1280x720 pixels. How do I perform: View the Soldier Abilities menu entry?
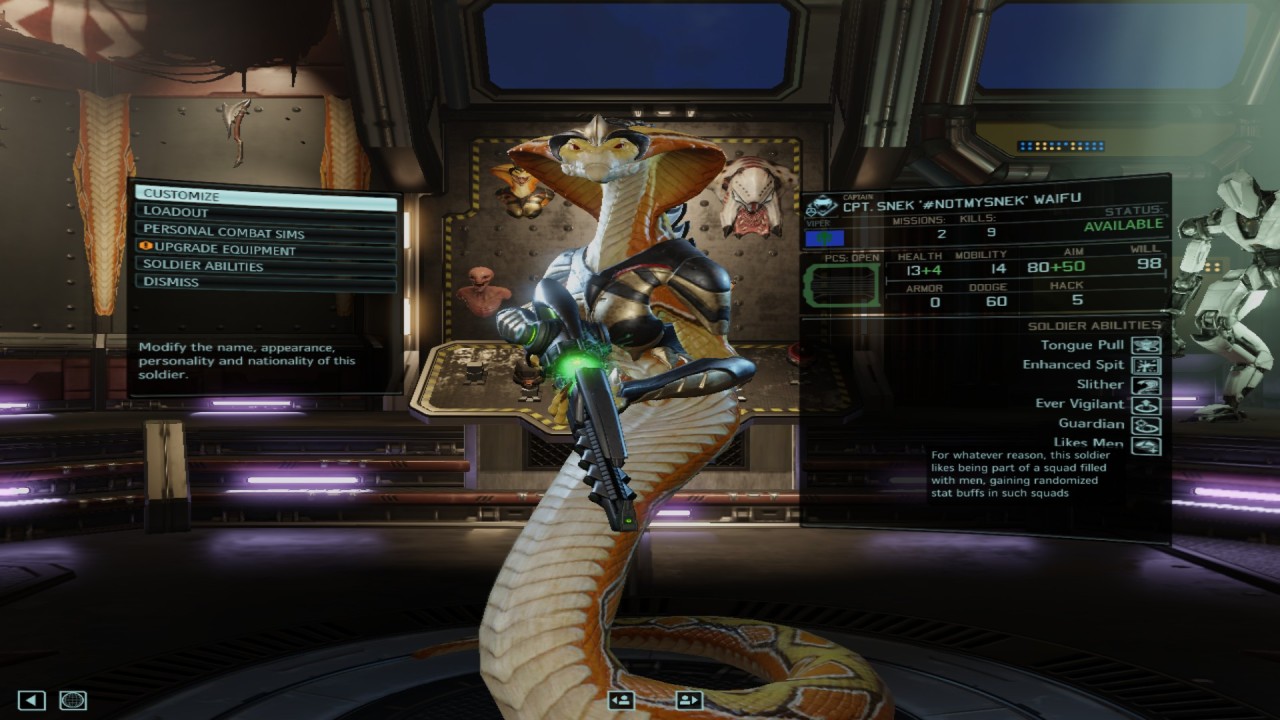[x=265, y=266]
